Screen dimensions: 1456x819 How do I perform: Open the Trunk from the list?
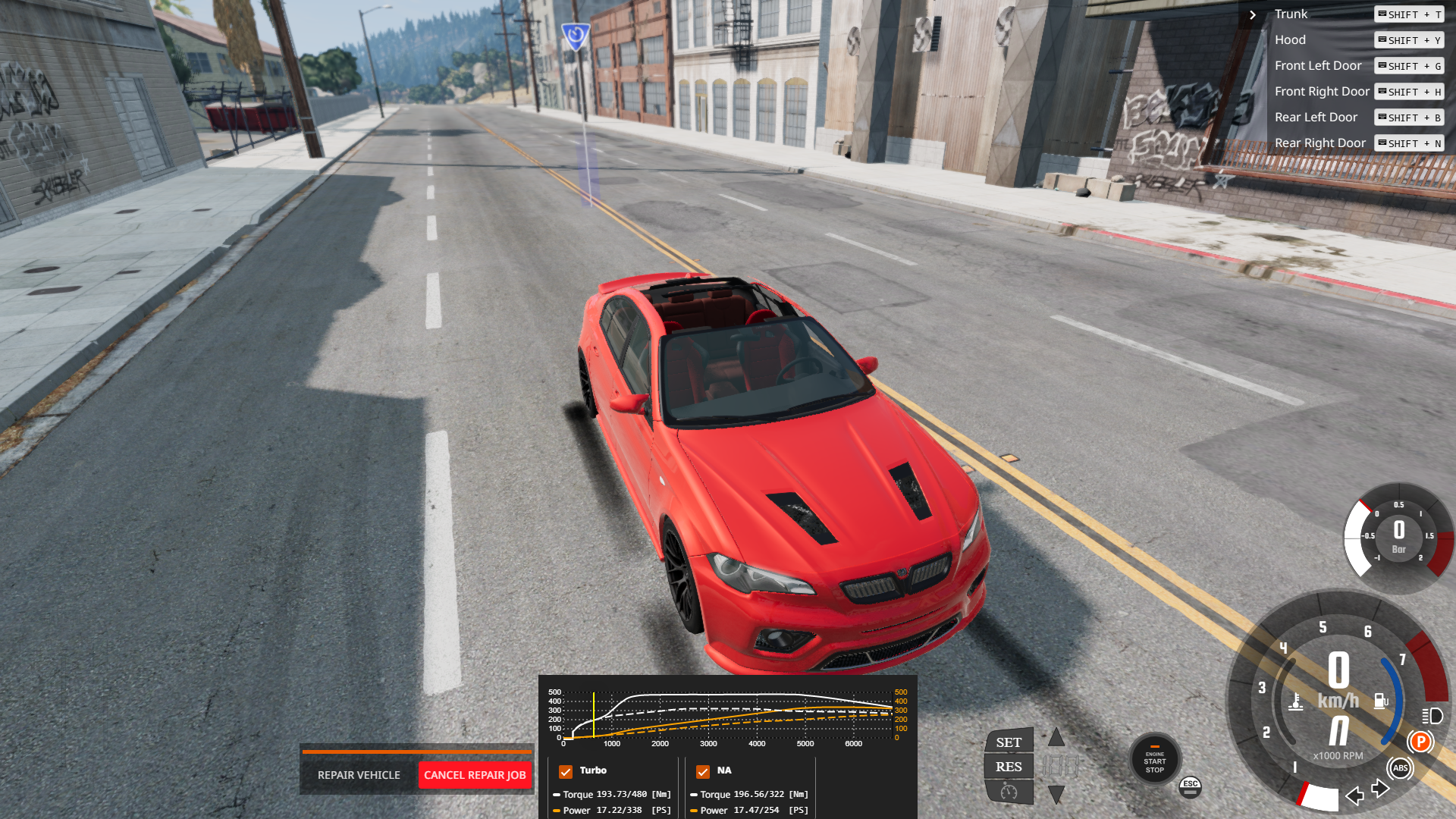[1291, 14]
